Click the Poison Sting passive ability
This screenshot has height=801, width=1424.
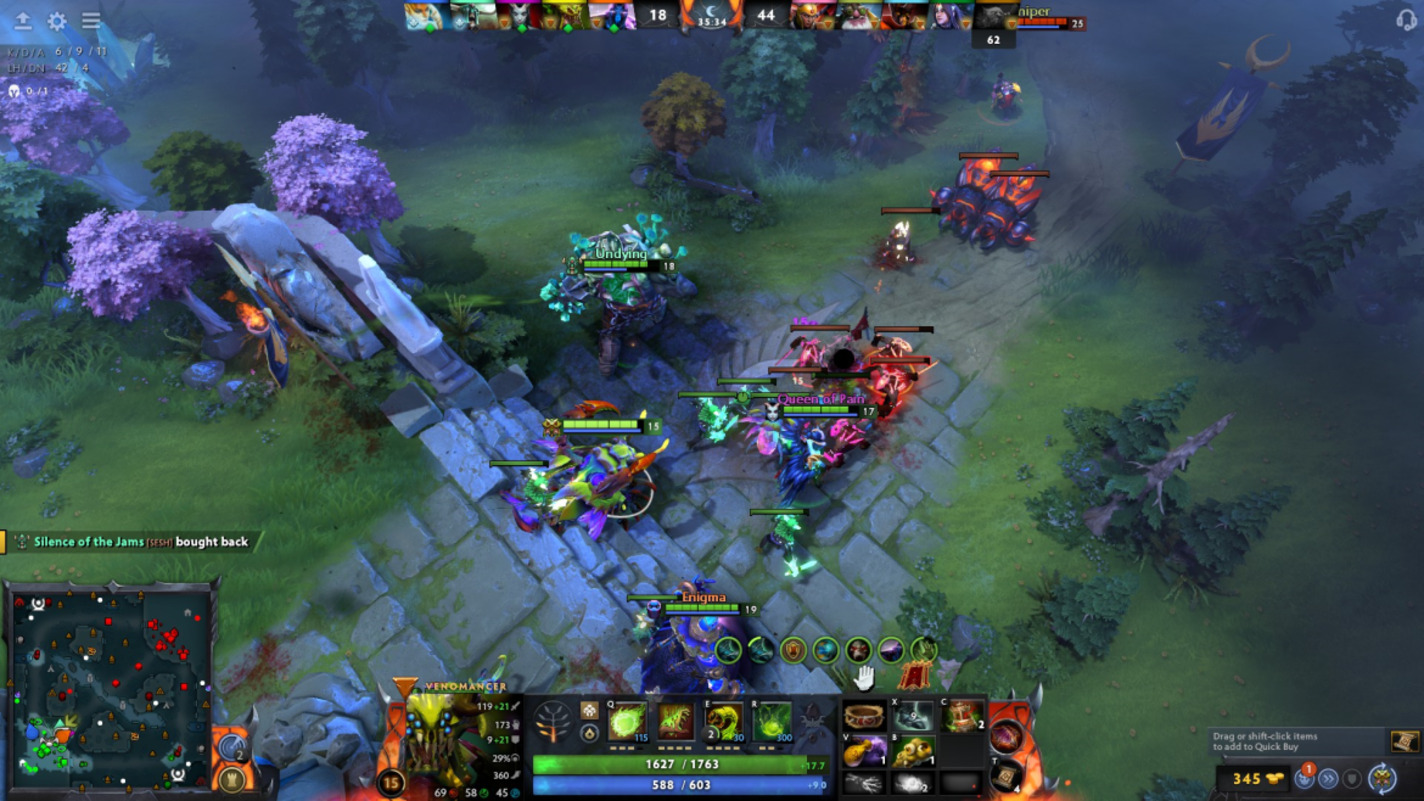point(673,720)
